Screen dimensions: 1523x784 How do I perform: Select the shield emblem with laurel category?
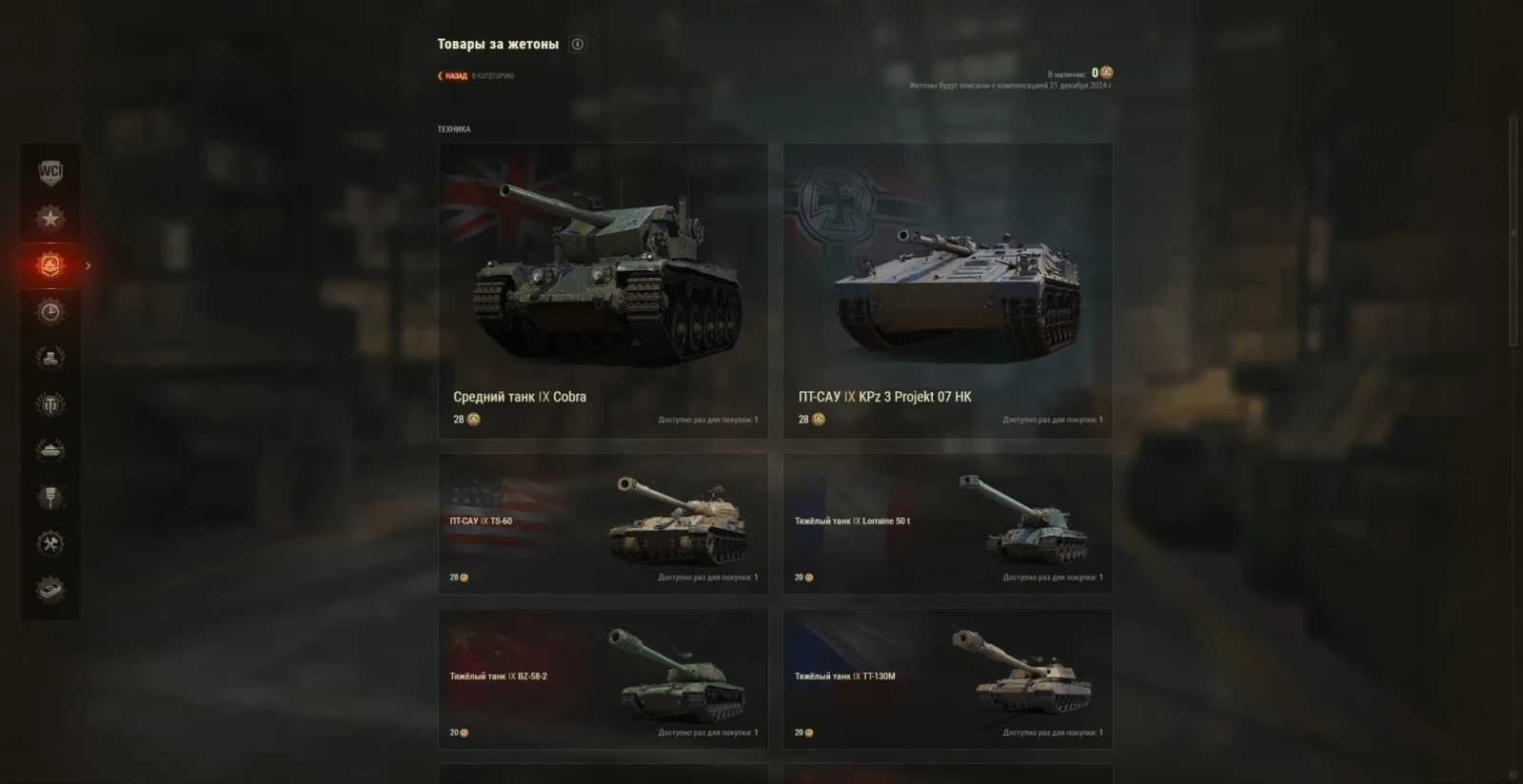(x=50, y=404)
